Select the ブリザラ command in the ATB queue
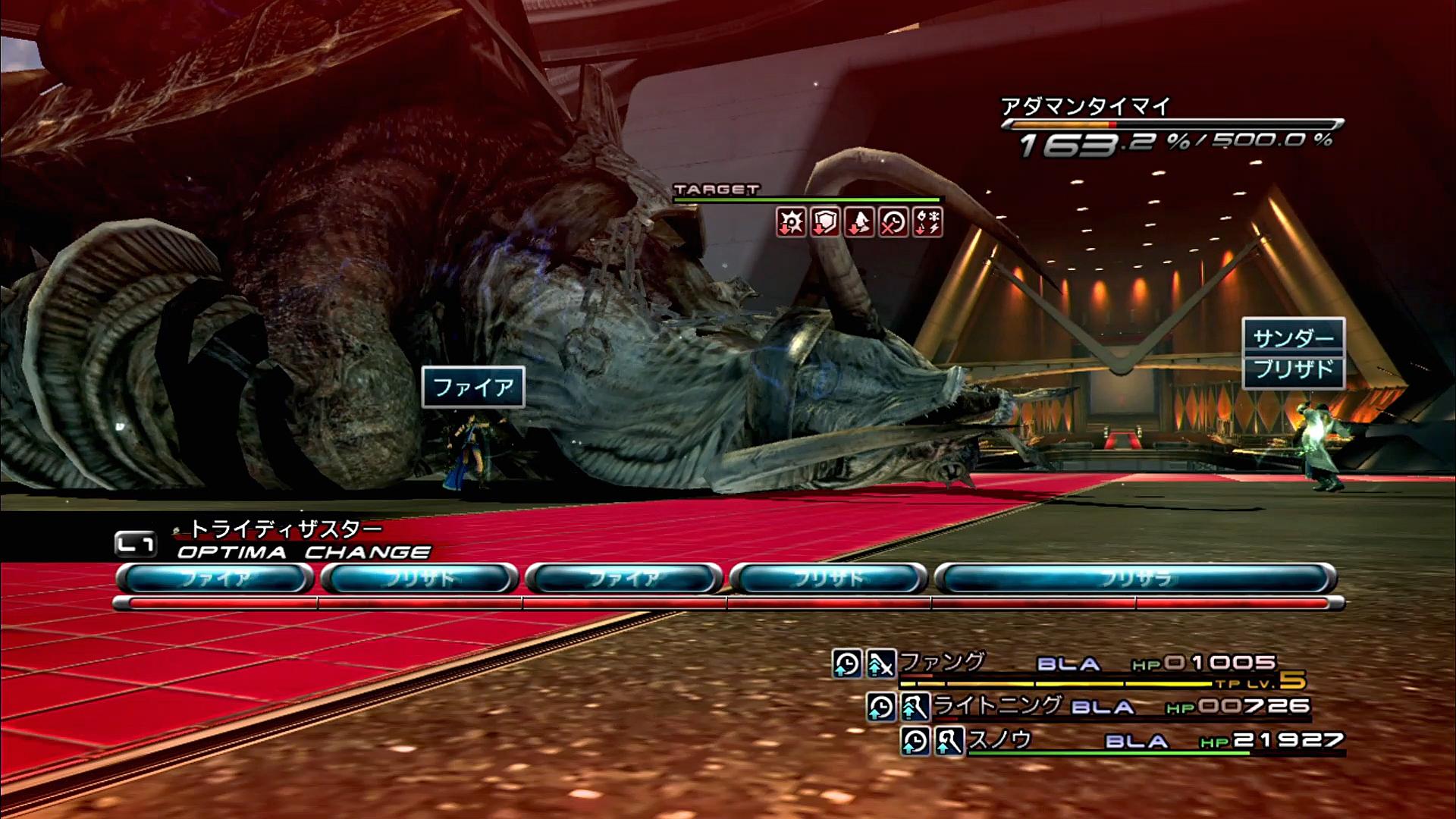The height and width of the screenshot is (819, 1456). point(1135,579)
